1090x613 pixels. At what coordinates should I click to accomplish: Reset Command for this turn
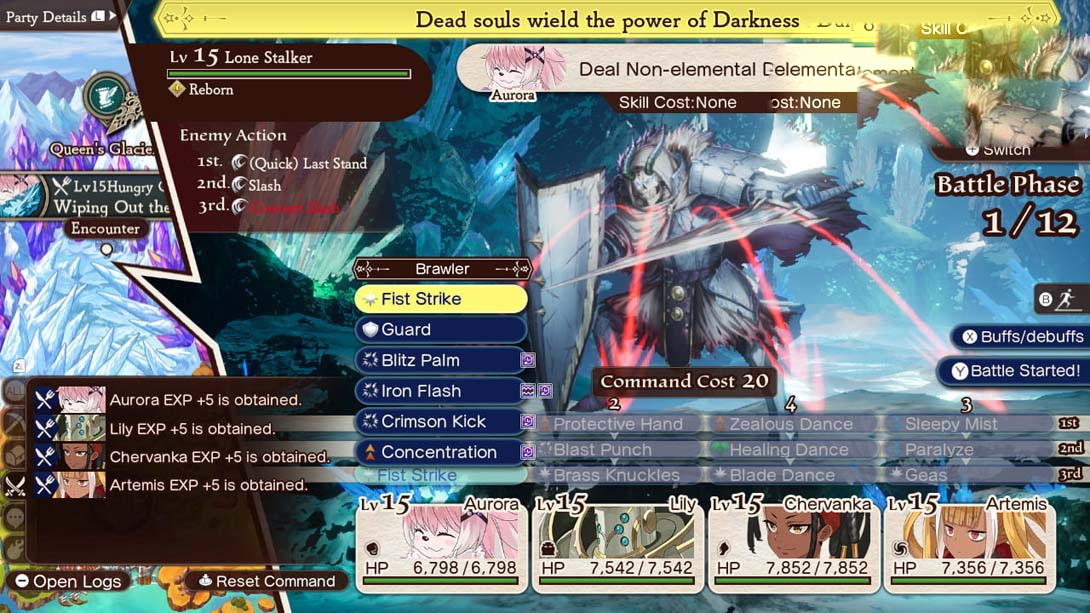click(x=267, y=581)
